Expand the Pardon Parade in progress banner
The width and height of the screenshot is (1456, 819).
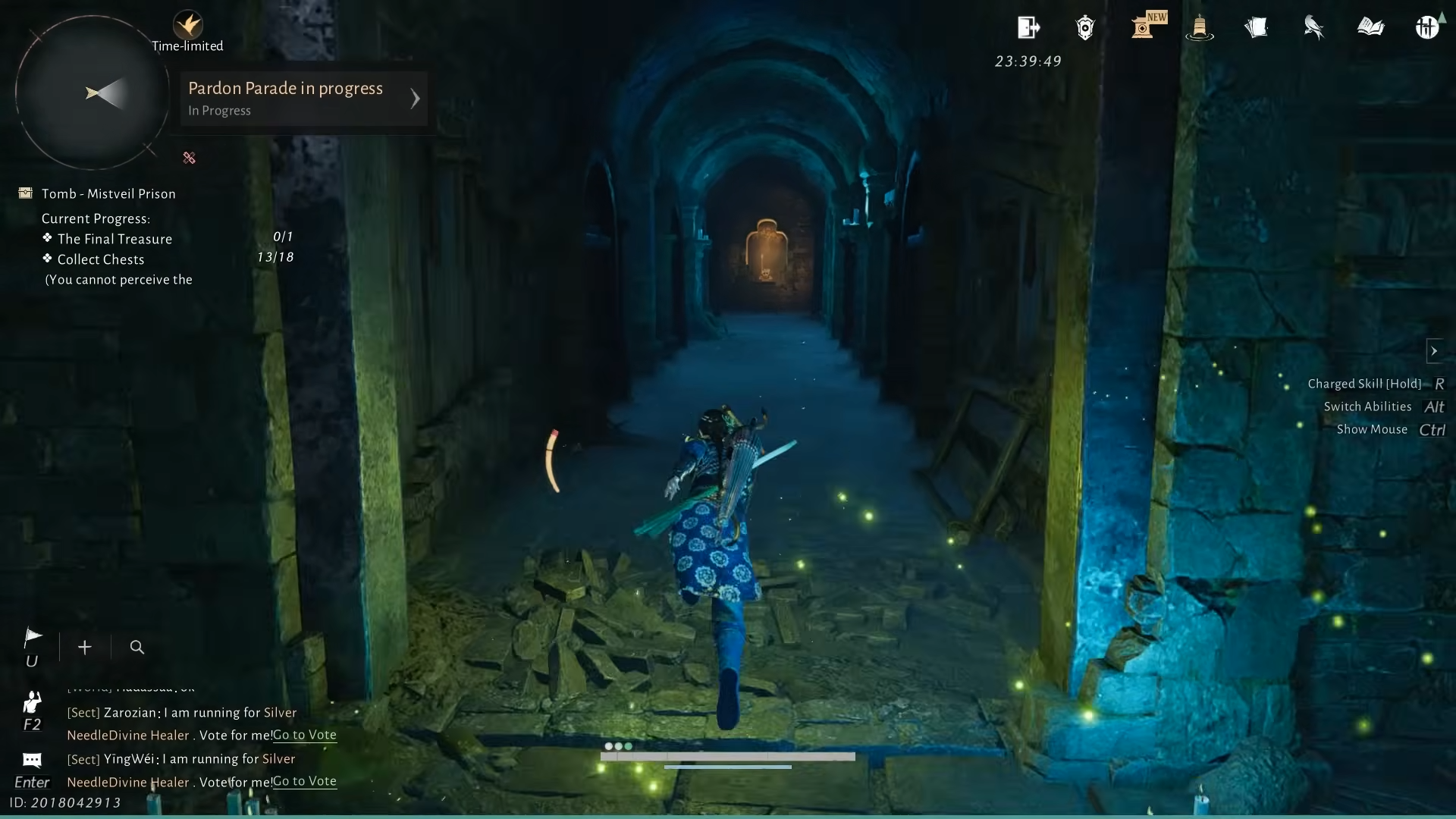pos(414,99)
